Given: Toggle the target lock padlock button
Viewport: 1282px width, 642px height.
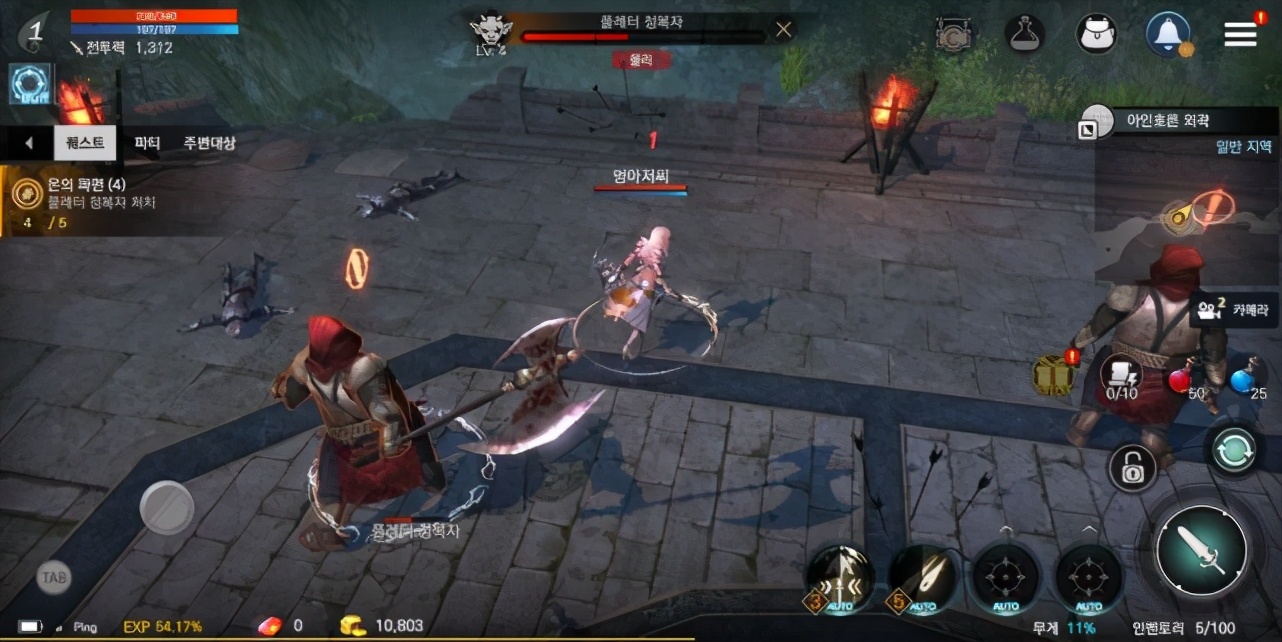Looking at the screenshot, I should (1132, 467).
